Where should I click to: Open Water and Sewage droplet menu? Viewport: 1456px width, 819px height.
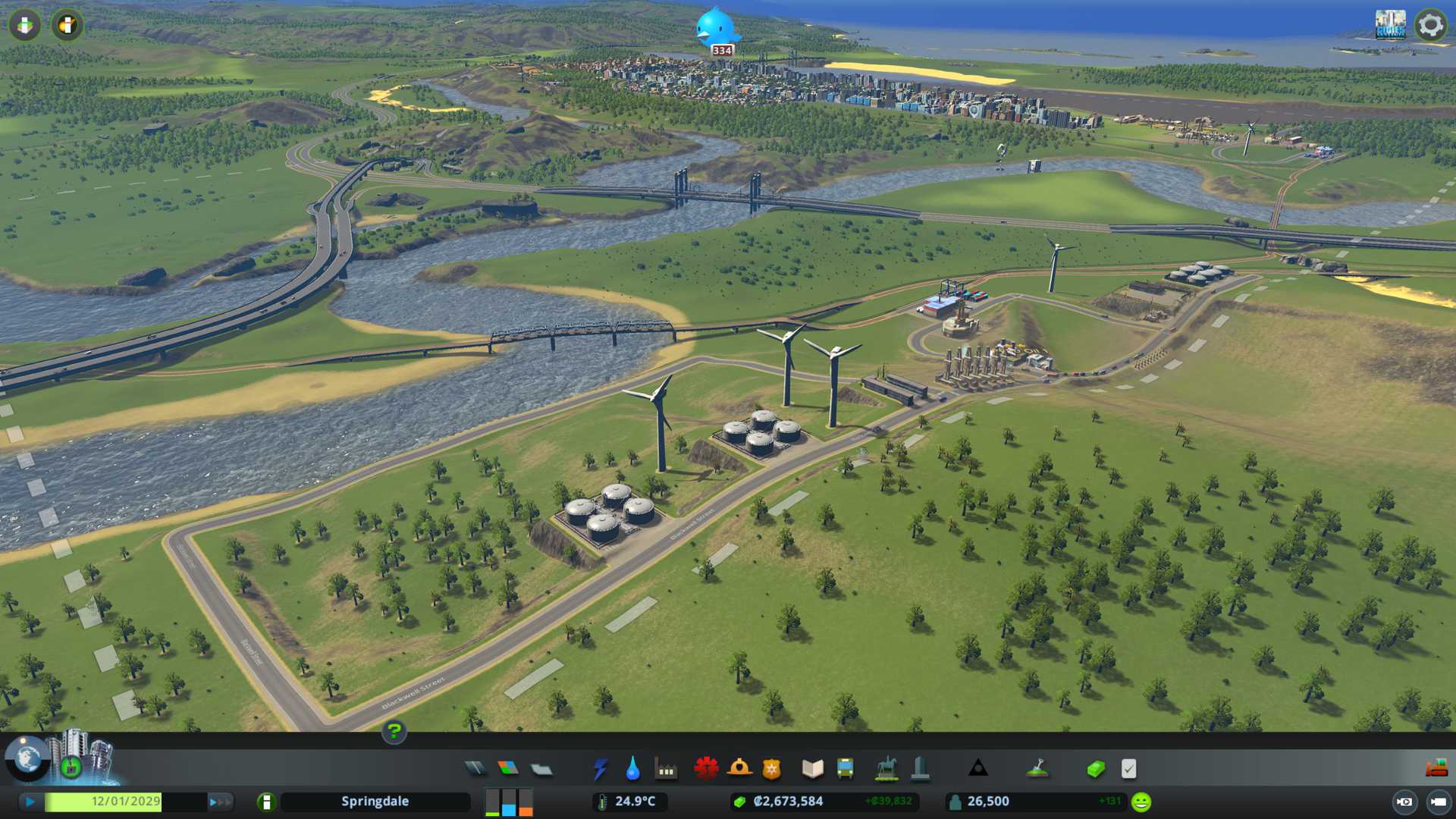[x=632, y=769]
